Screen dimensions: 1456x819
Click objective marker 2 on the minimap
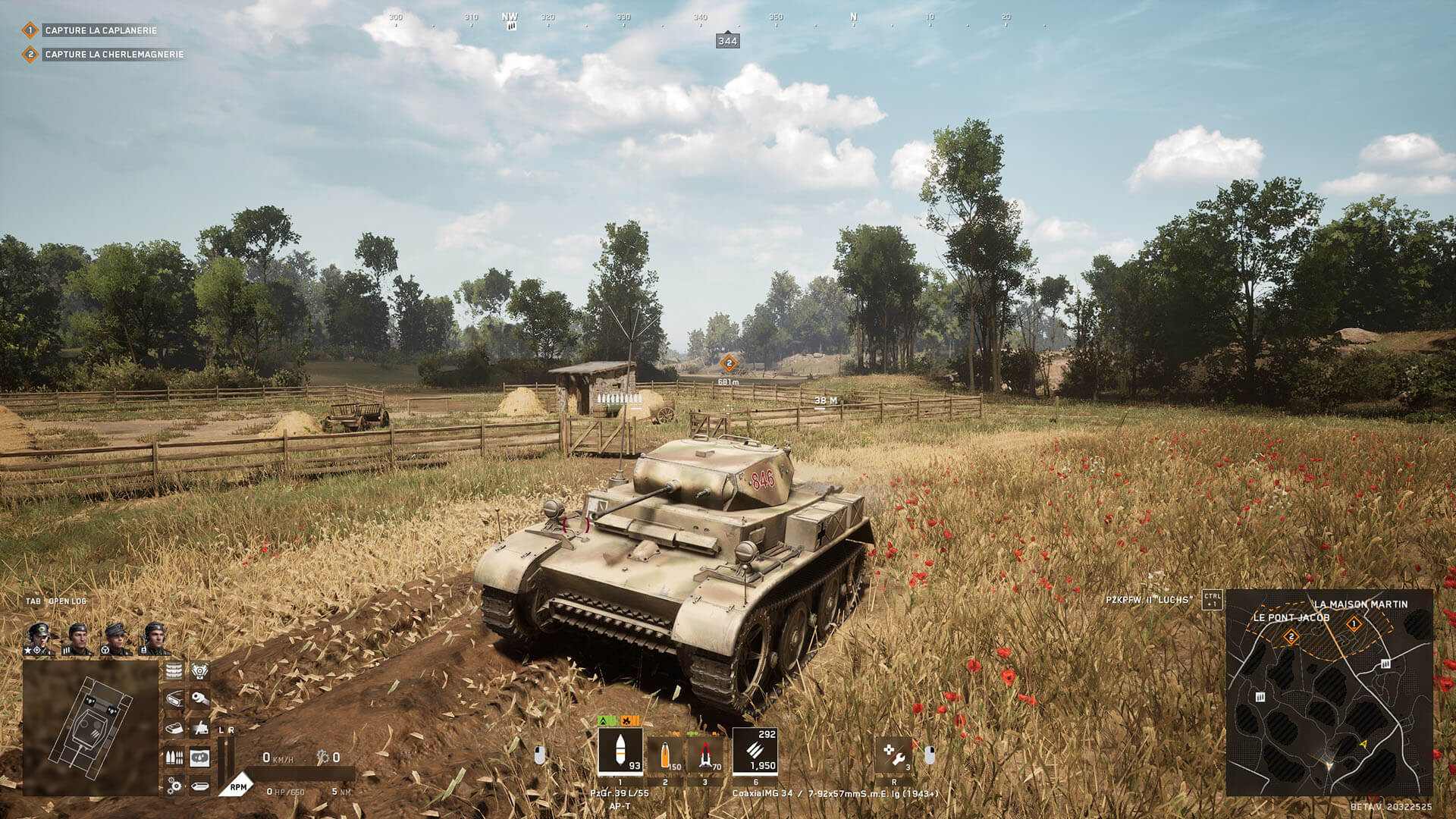pos(1291,637)
